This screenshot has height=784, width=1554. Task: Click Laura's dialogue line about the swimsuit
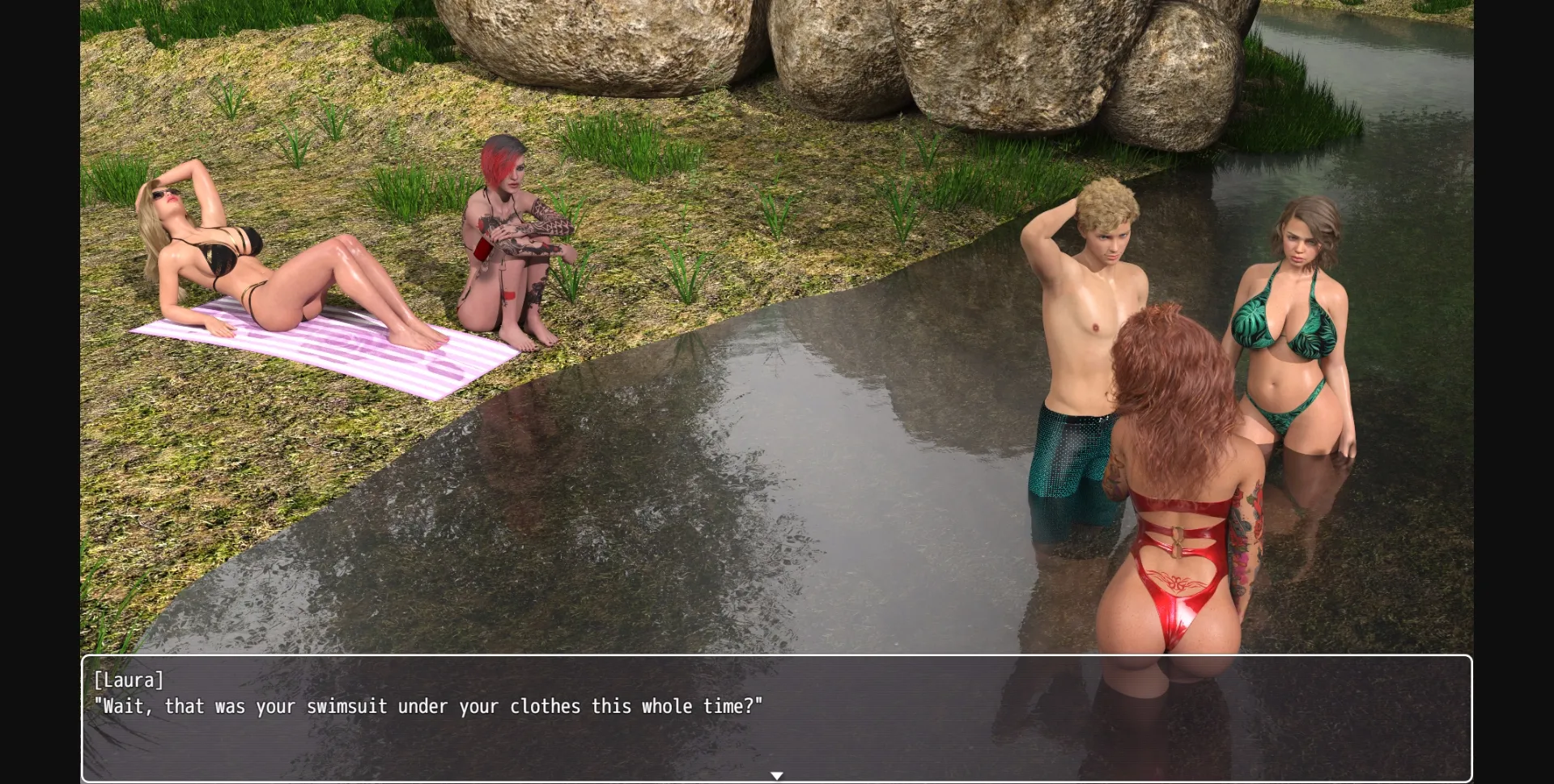click(x=427, y=706)
